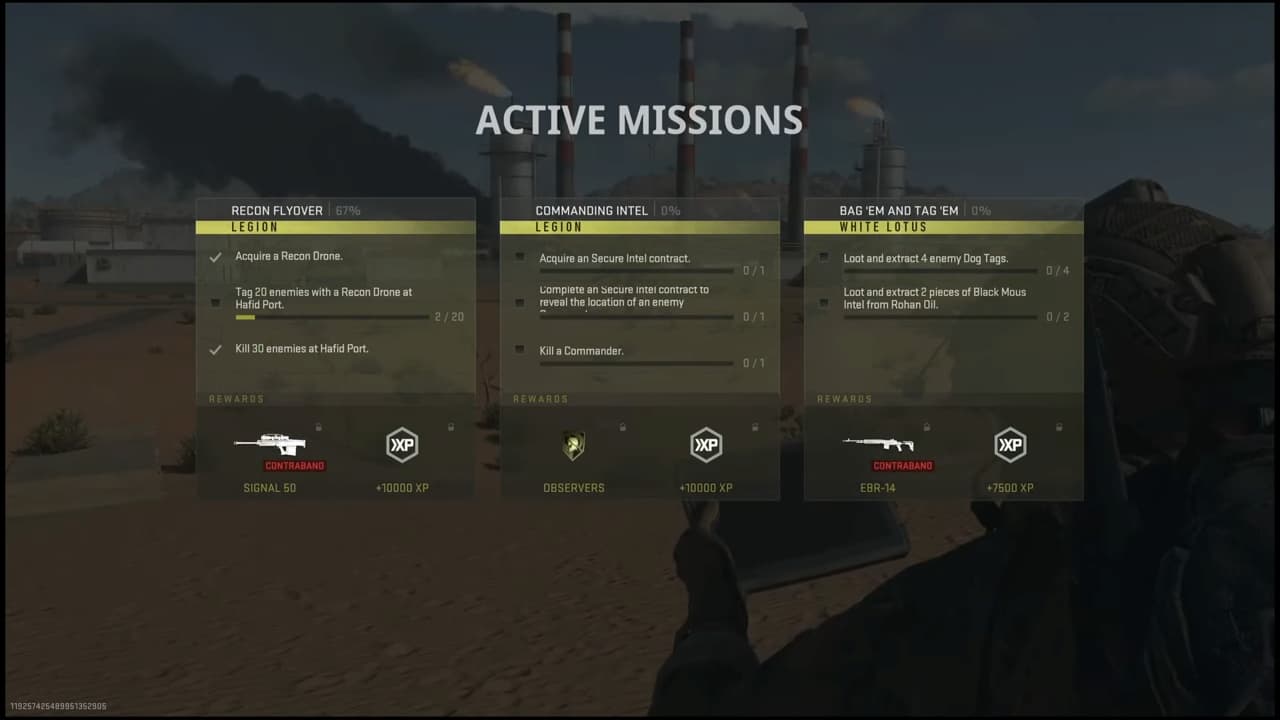
Task: Click the +7500 XP reward icon
Action: pos(1010,445)
